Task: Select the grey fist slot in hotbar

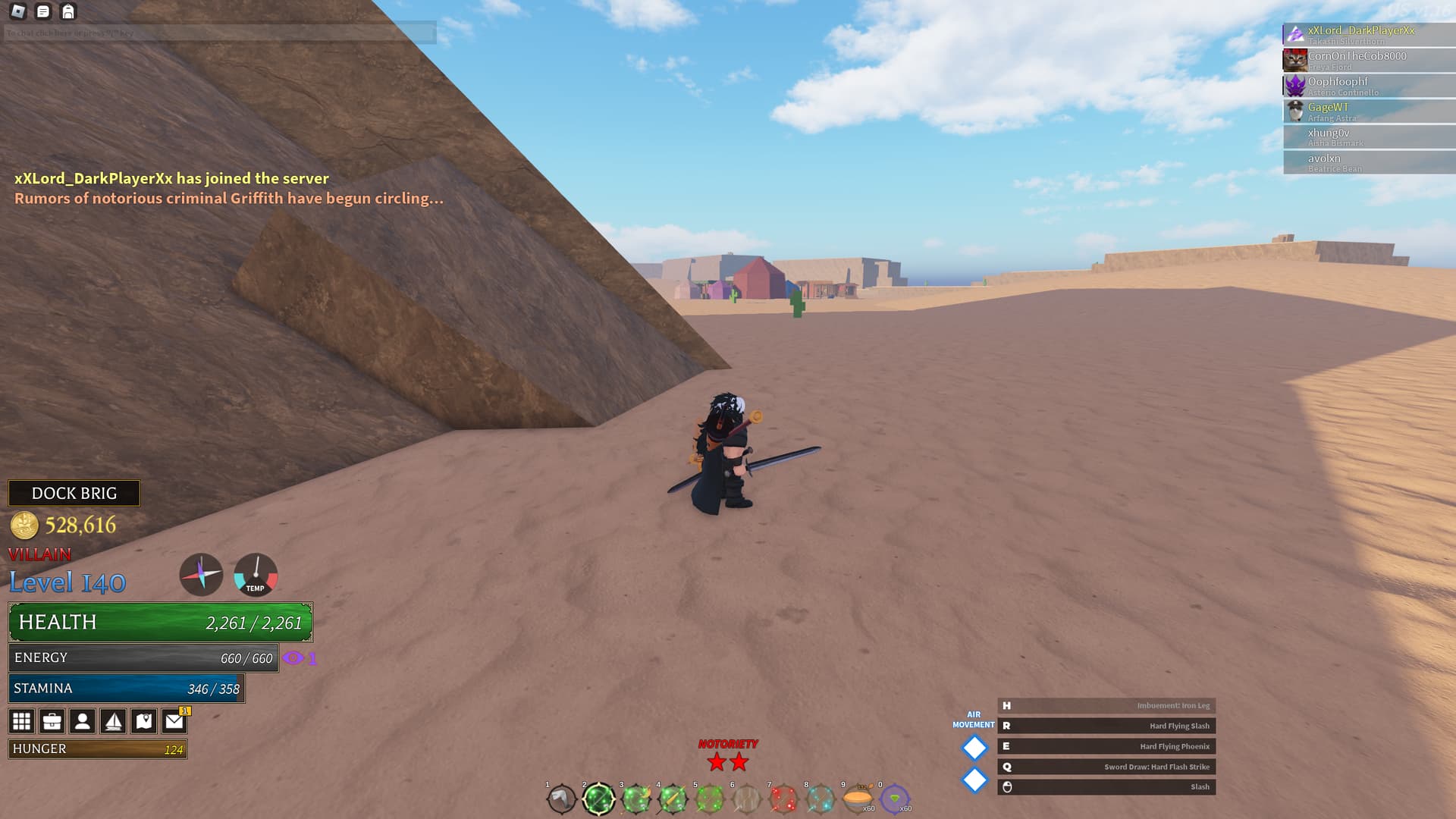Action: tap(561, 799)
